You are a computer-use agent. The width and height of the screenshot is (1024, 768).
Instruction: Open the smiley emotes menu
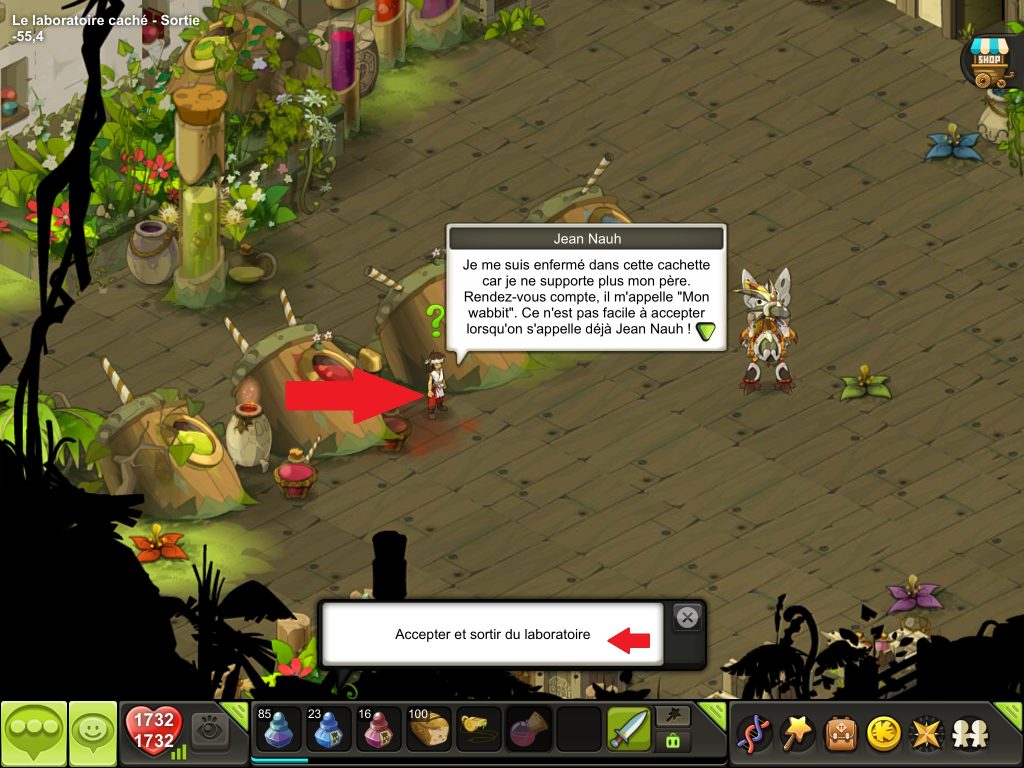pyautogui.click(x=93, y=734)
